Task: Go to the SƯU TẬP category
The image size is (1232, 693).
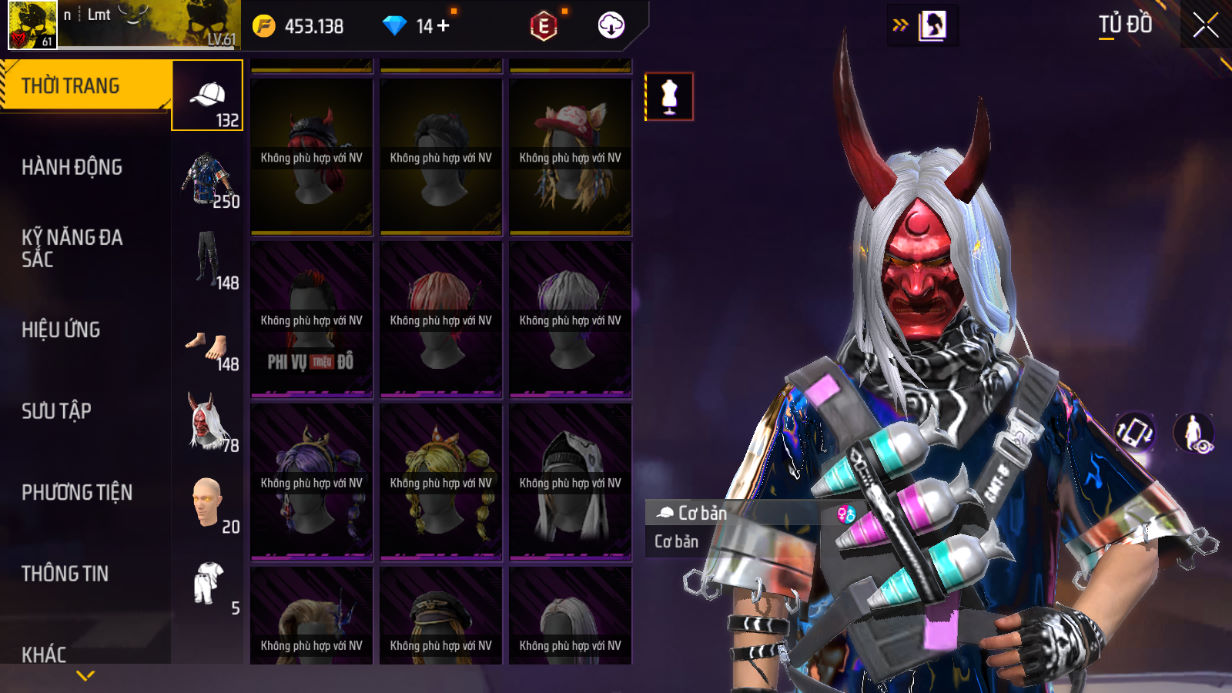Action: (x=56, y=411)
